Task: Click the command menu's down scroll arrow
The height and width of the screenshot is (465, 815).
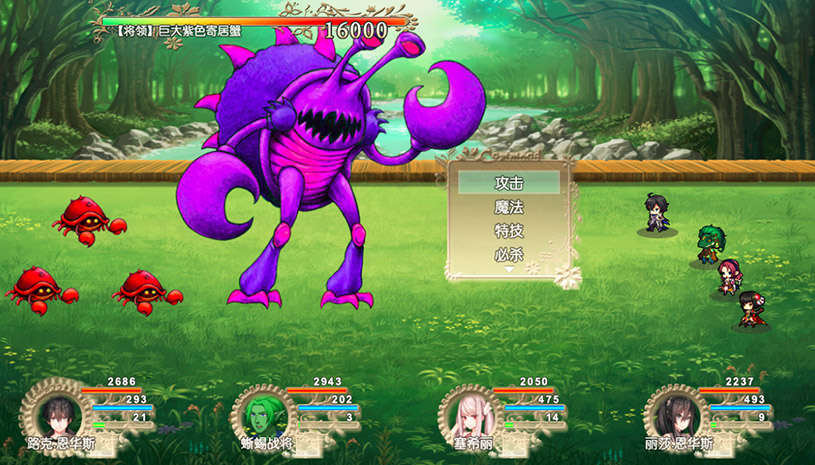Action: pos(509,269)
